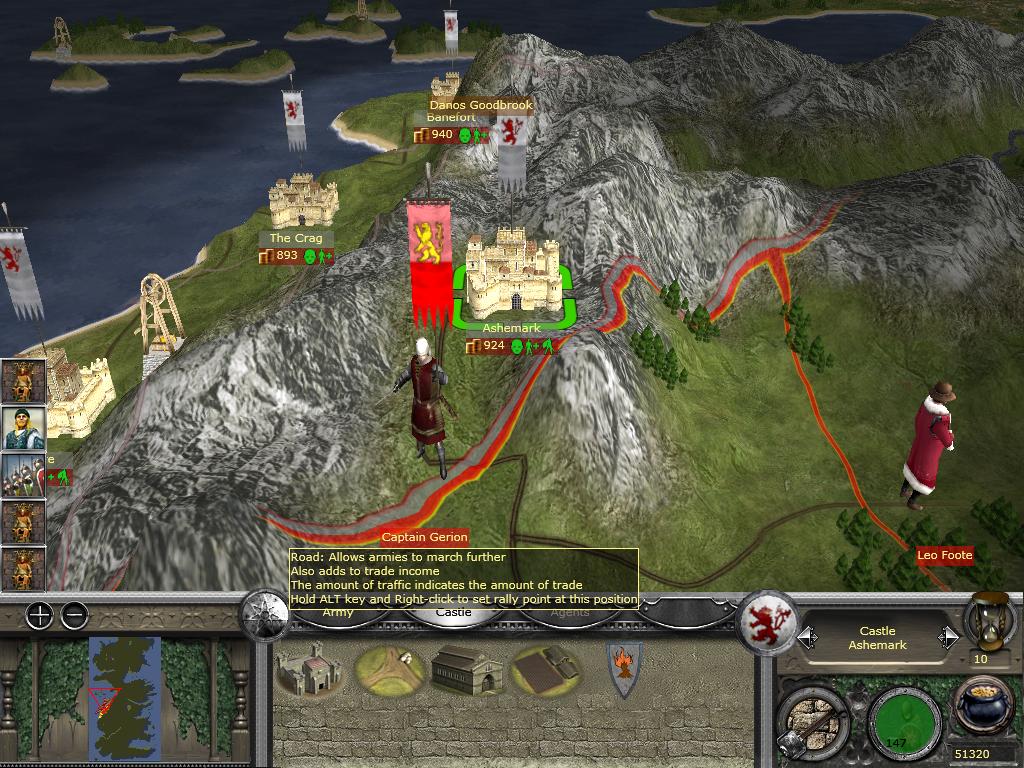The width and height of the screenshot is (1024, 768).
Task: Go to next settlement with right arrow
Action: tap(946, 638)
